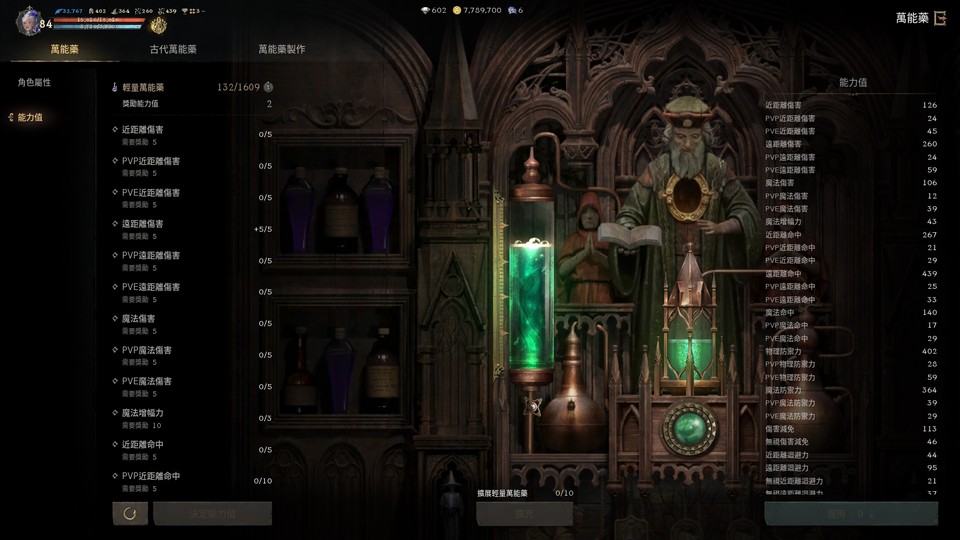Click the info icon beside 132/1609
The image size is (960, 540).
click(x=268, y=87)
